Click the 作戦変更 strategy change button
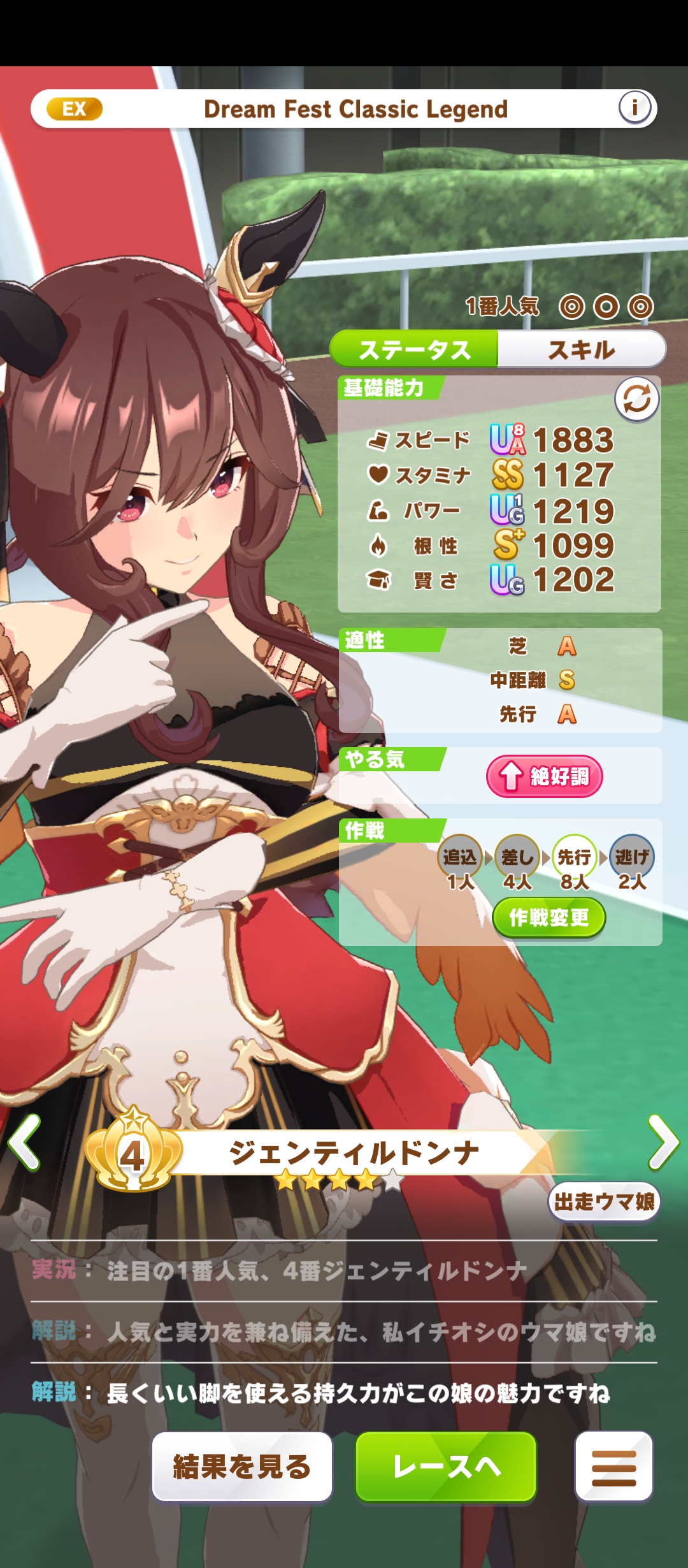 (x=548, y=918)
